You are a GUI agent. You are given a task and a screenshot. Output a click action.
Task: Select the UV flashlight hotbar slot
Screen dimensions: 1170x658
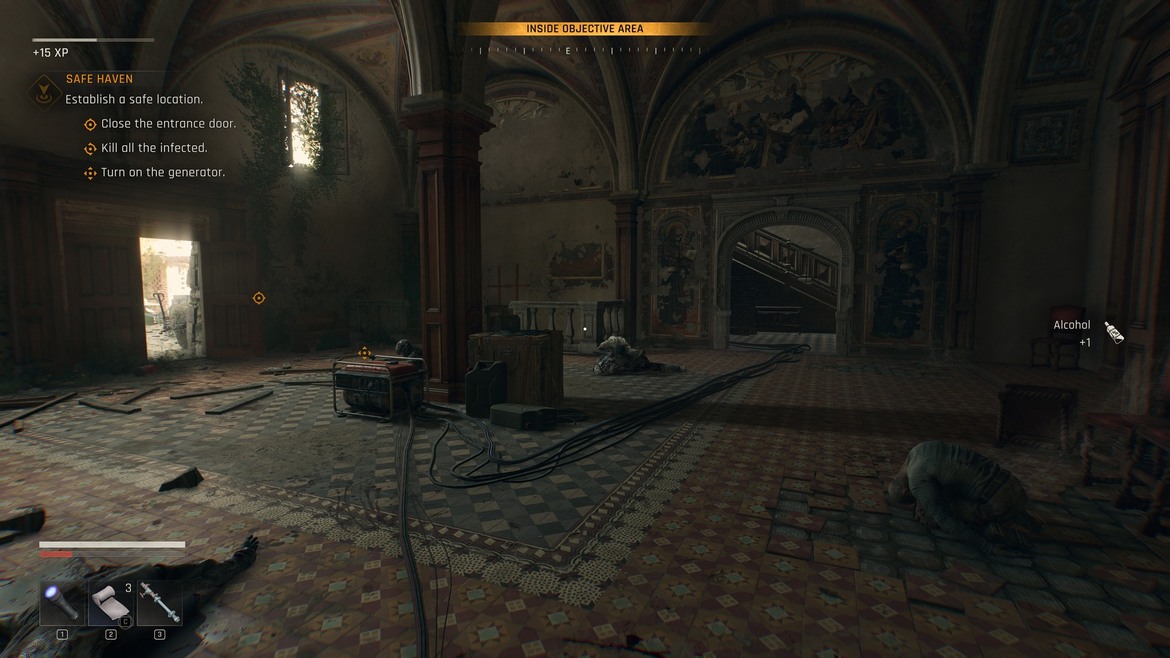(x=62, y=603)
